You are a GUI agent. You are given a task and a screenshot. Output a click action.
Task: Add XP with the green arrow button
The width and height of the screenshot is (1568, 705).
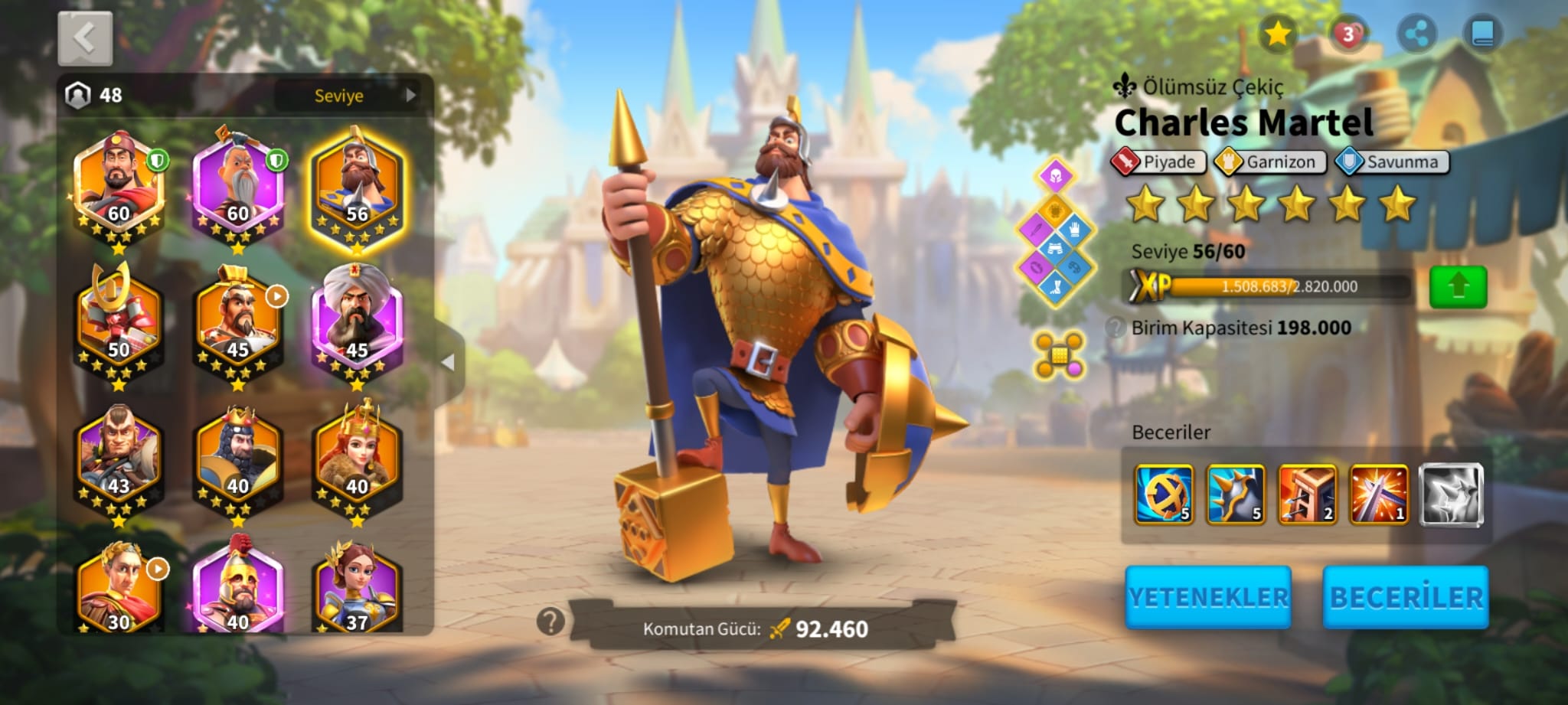point(1458,287)
